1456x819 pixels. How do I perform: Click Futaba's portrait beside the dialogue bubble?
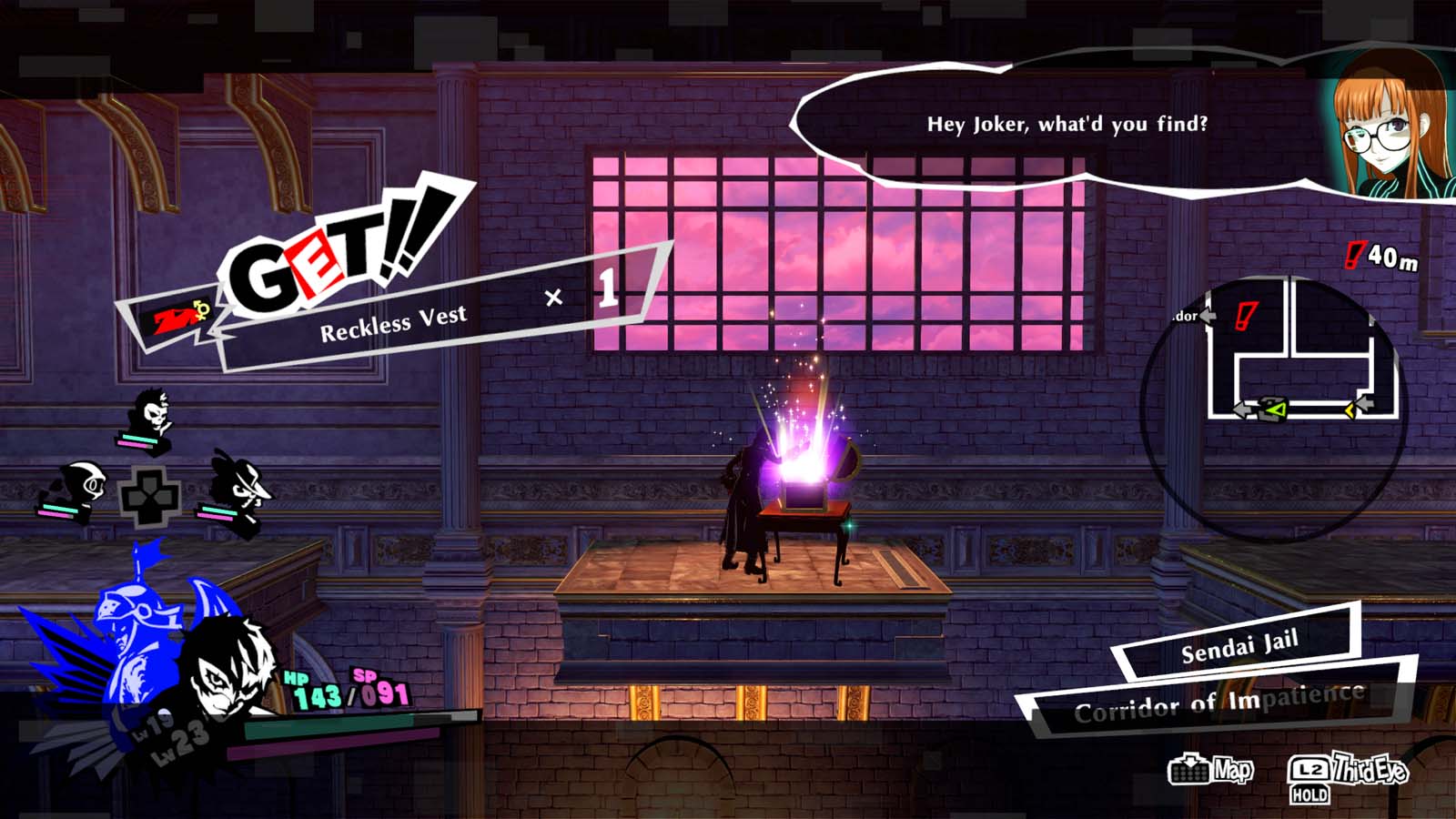pyautogui.click(x=1383, y=127)
